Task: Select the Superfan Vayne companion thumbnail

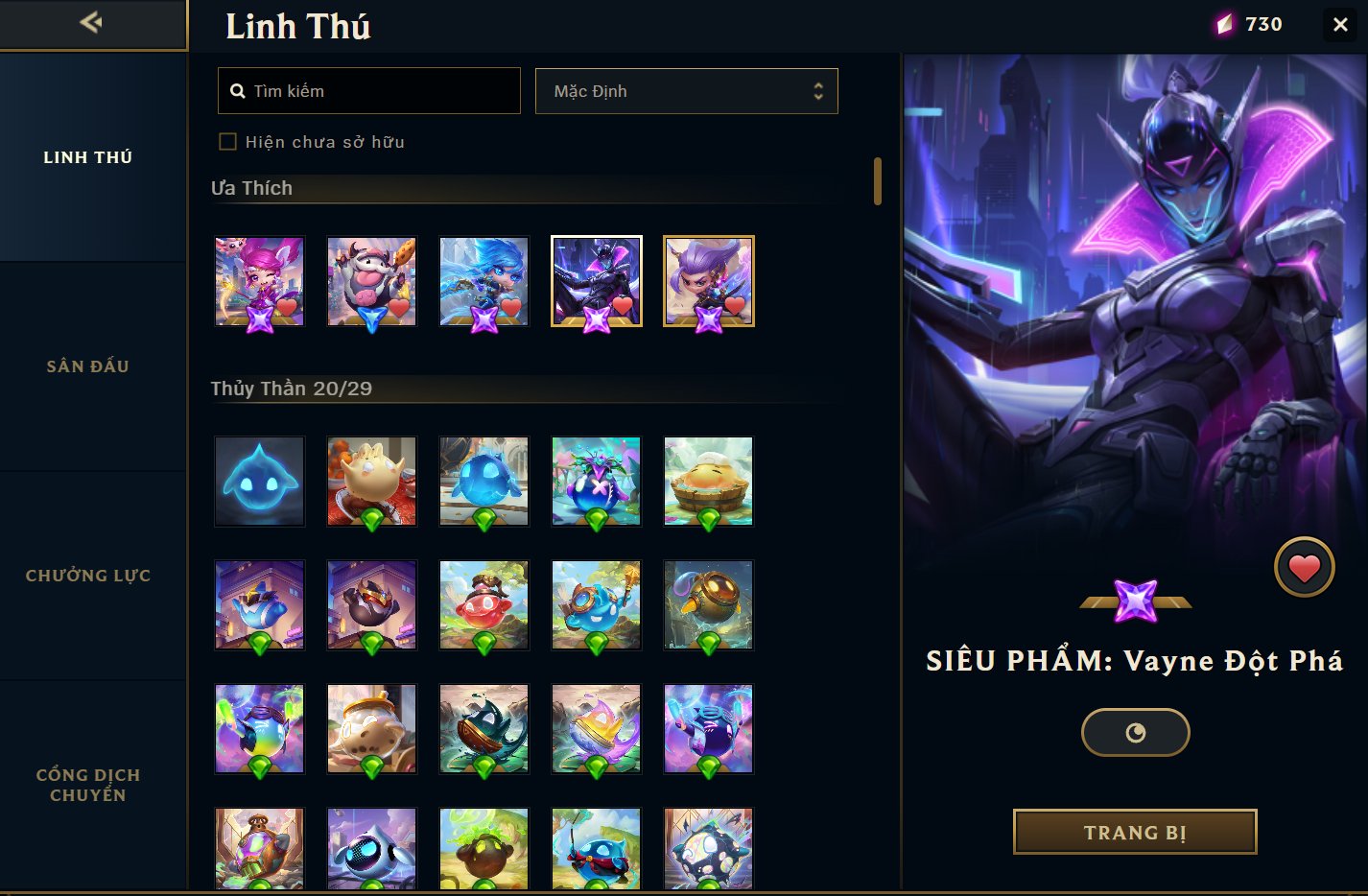Action: (596, 281)
